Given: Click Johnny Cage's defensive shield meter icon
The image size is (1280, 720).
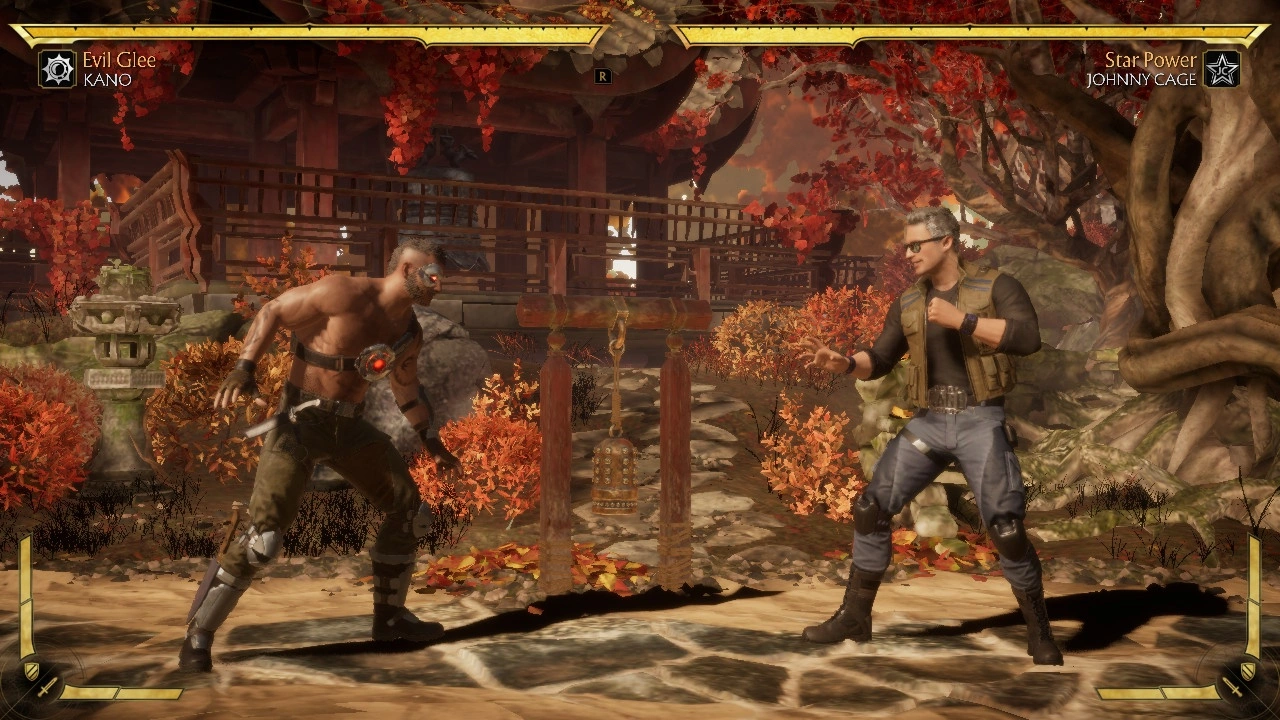Looking at the screenshot, I should (1248, 670).
